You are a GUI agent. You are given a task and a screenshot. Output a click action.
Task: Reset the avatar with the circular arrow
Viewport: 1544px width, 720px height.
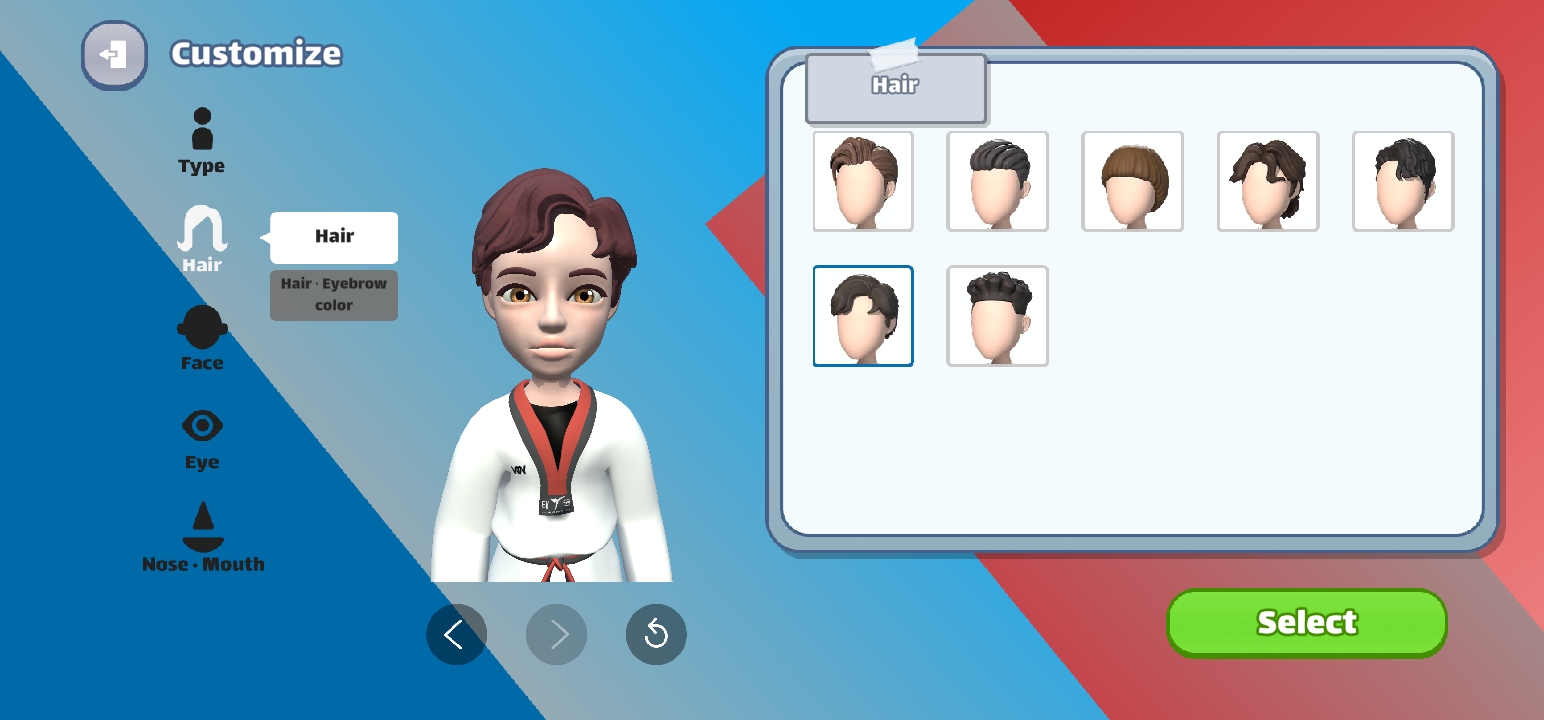pos(656,634)
